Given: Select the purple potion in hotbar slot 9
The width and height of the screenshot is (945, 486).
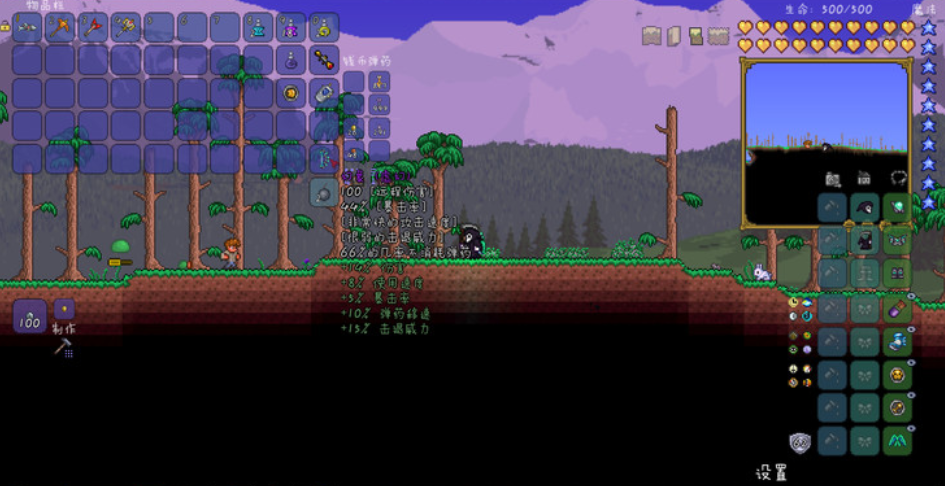Looking at the screenshot, I should (x=291, y=27).
